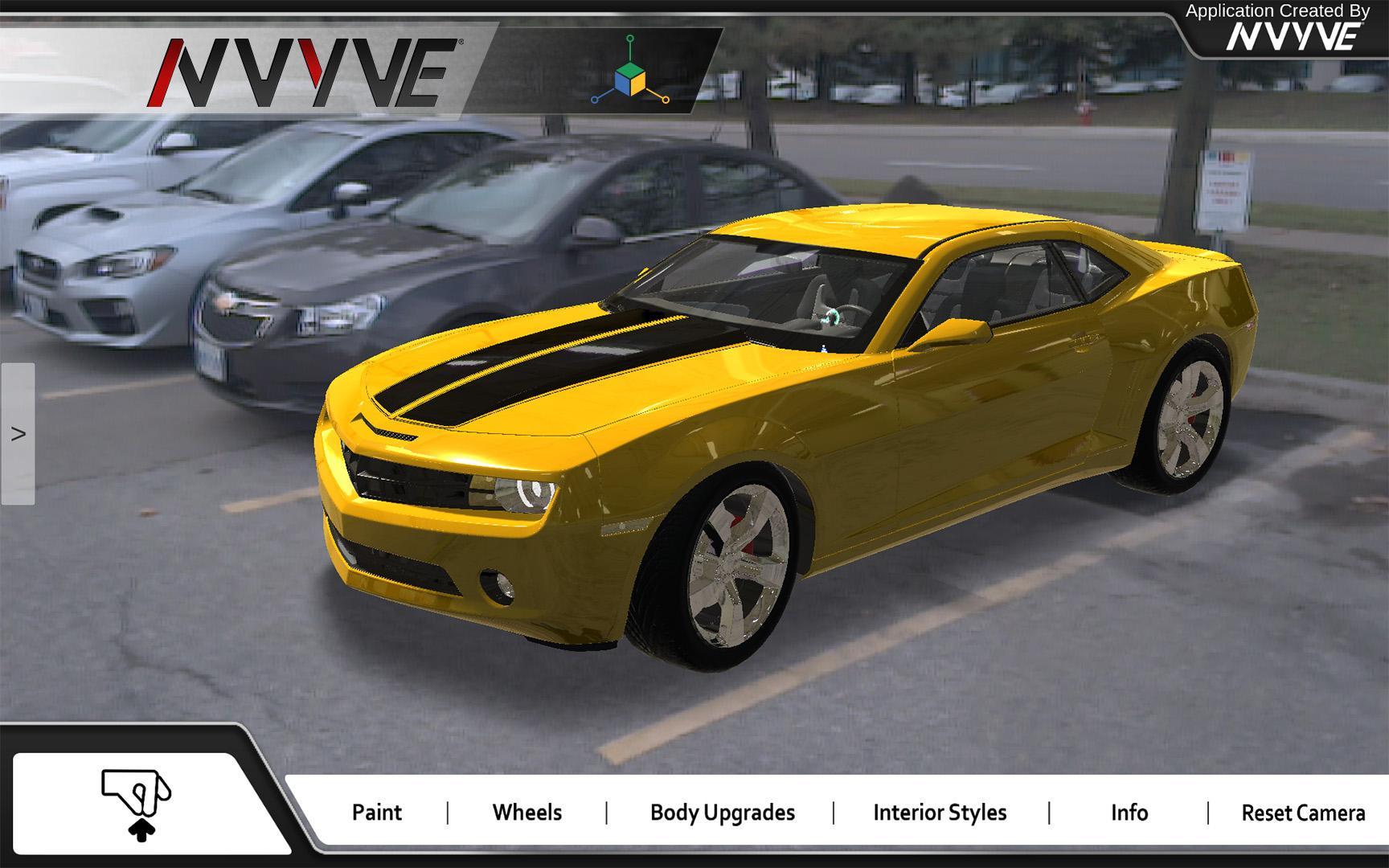Open the Body Upgrades options
Image resolution: width=1389 pixels, height=868 pixels.
click(x=721, y=813)
